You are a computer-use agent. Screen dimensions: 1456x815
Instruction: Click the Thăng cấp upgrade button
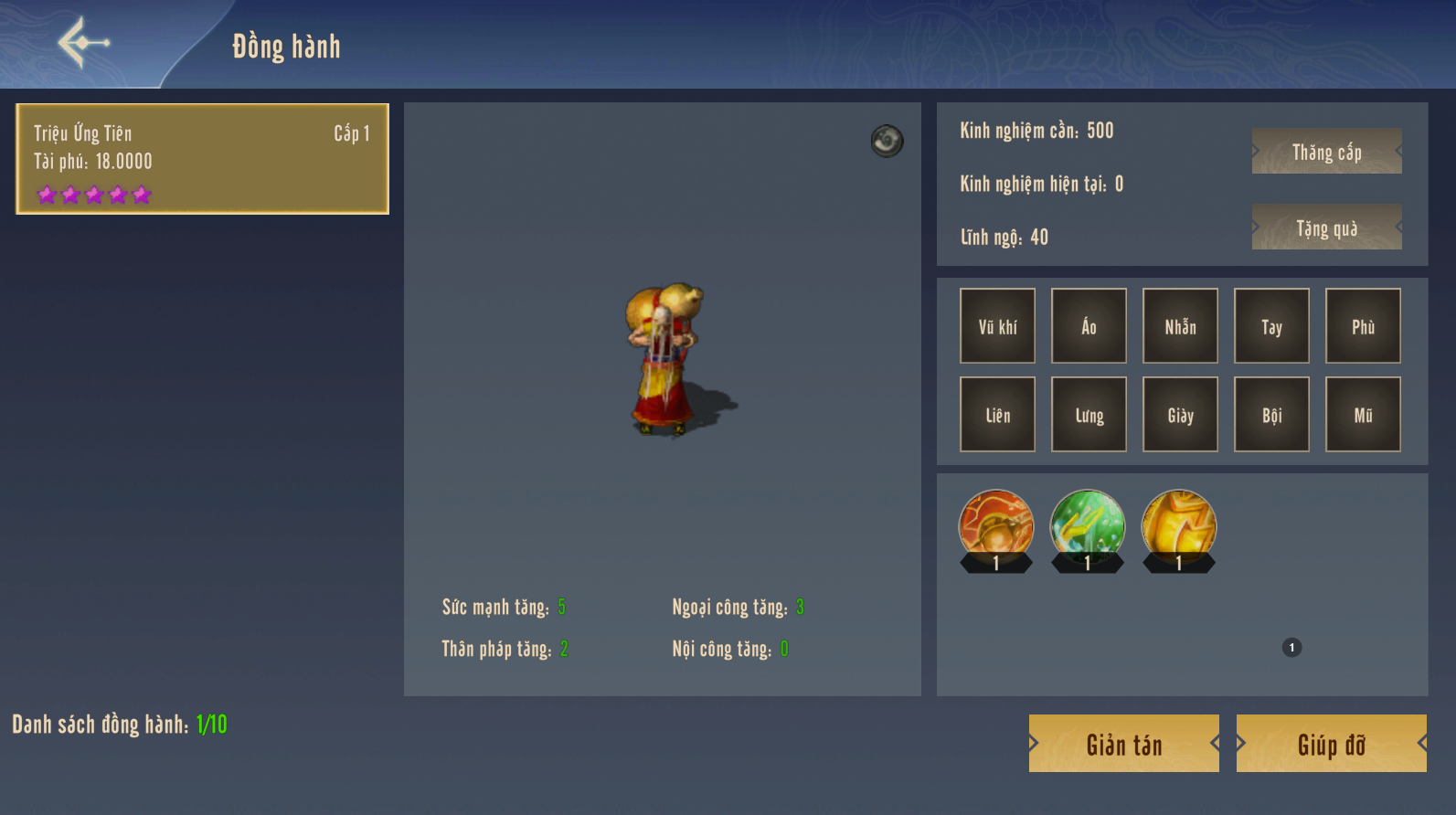(1326, 152)
